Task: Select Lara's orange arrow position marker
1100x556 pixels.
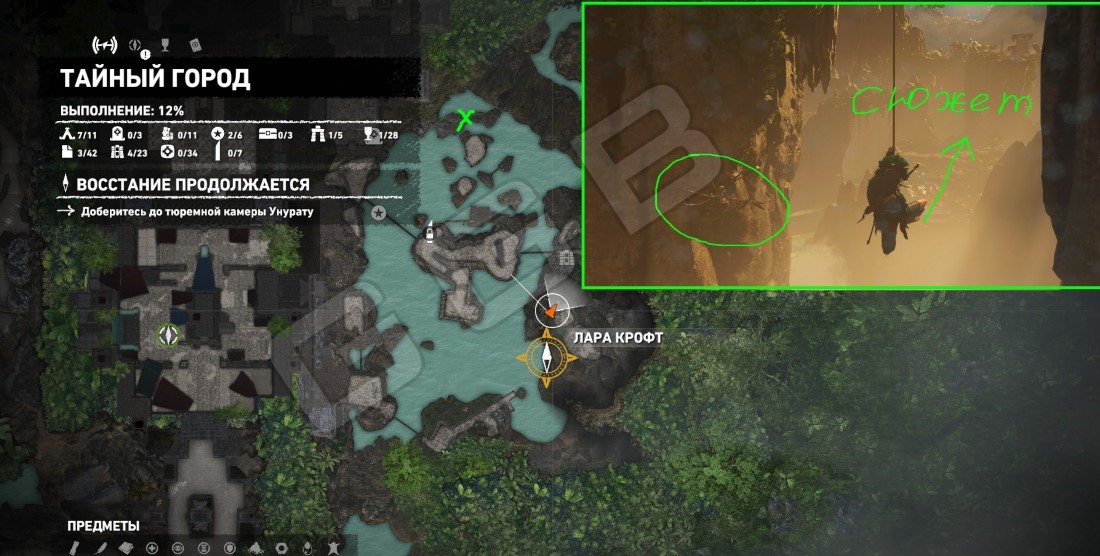Action: (551, 310)
